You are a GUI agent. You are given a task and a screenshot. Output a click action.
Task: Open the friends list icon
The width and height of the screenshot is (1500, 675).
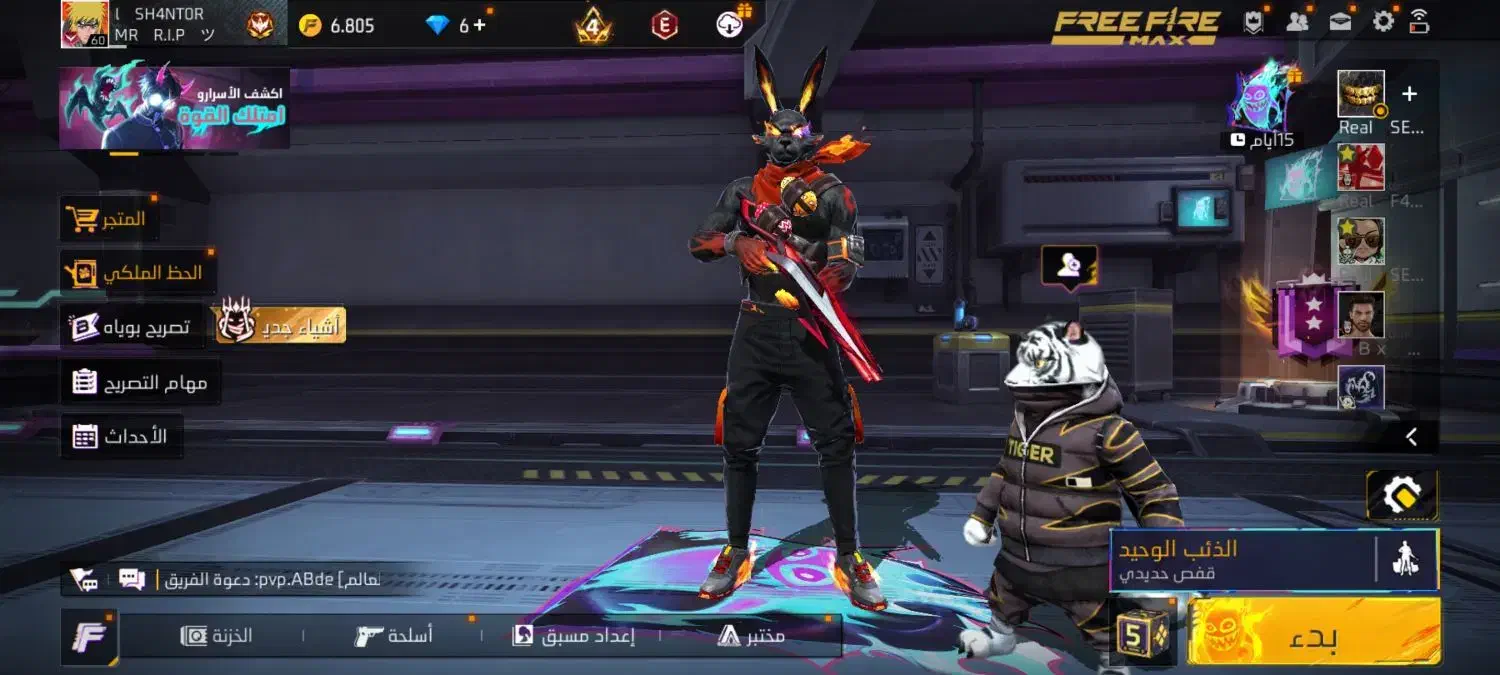1298,22
